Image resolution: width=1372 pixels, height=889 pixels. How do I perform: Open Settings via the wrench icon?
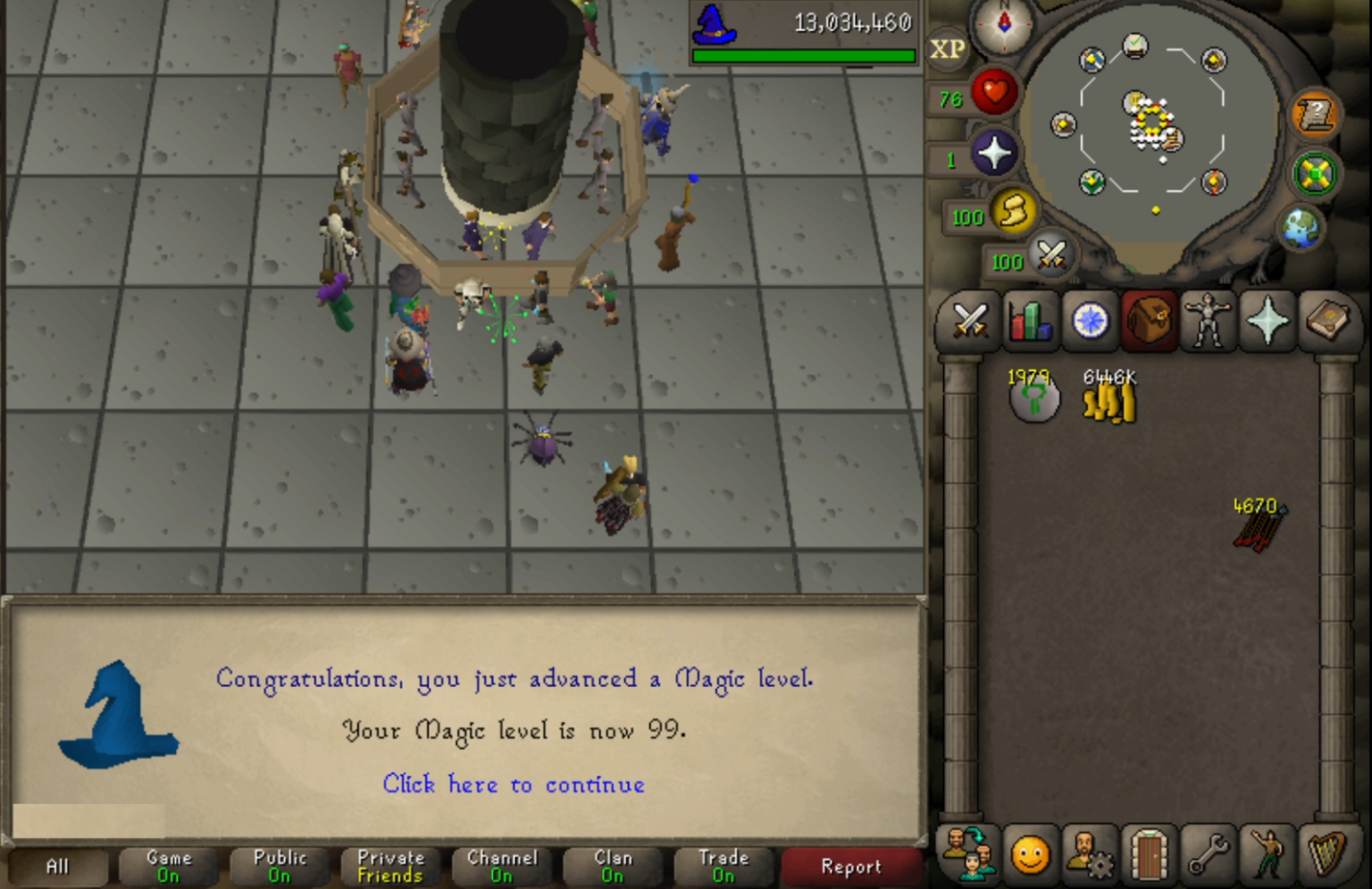[1208, 856]
